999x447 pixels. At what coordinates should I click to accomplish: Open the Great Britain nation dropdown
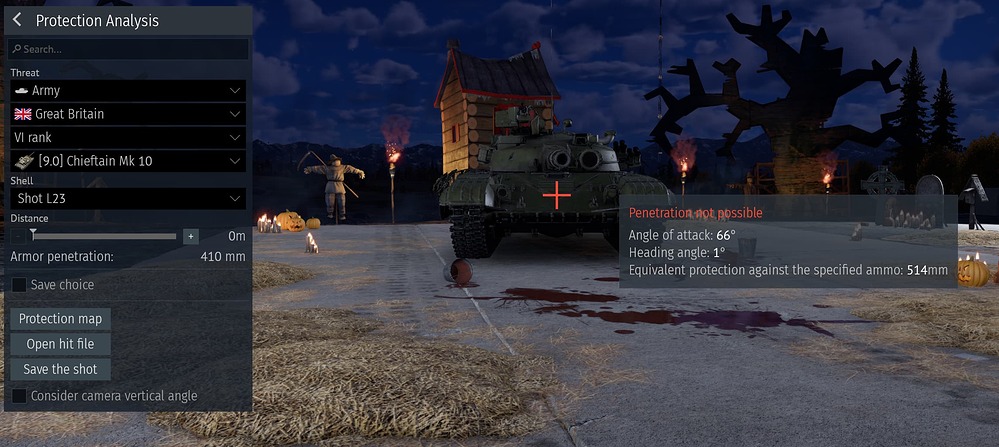coord(128,114)
